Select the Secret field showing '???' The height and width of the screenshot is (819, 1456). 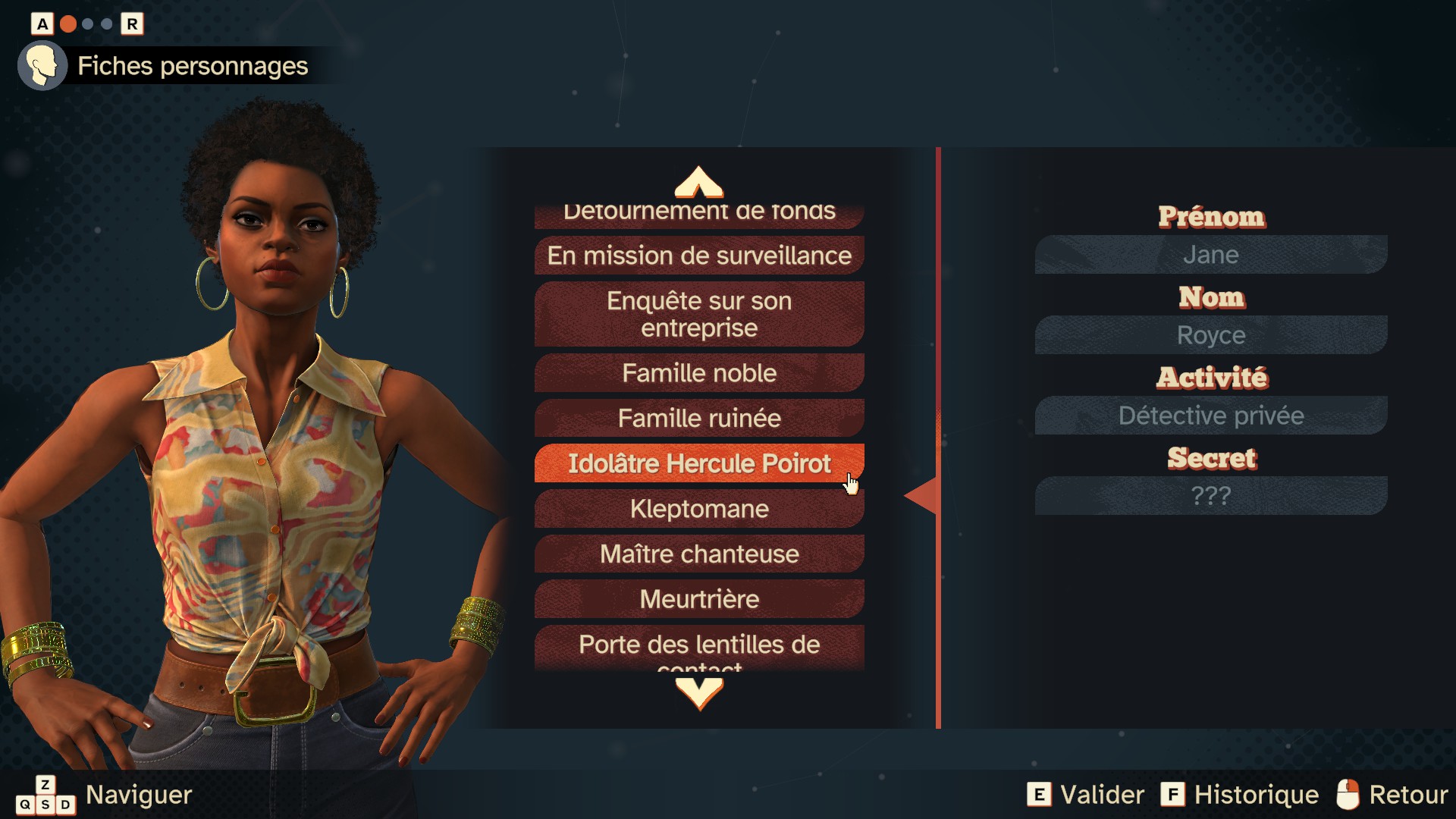coord(1210,496)
